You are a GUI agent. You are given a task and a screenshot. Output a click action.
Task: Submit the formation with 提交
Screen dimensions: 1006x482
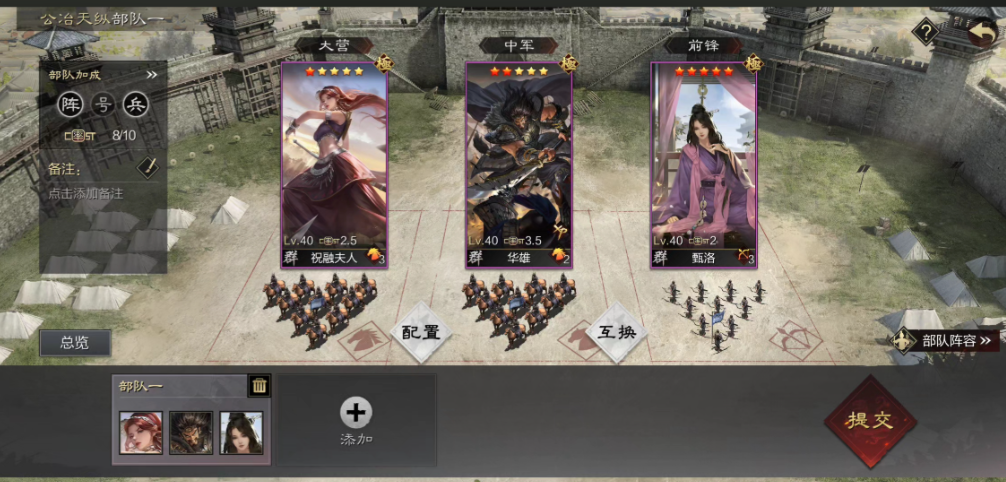pos(870,421)
